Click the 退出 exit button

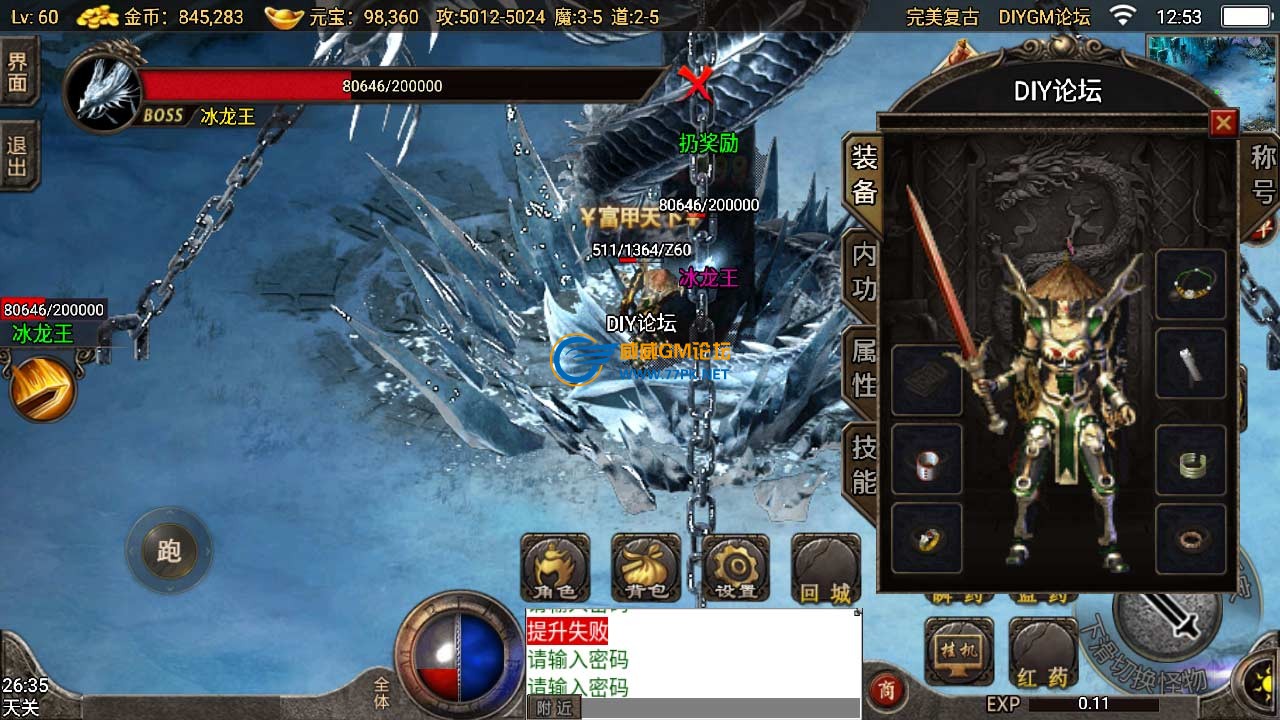coord(17,157)
